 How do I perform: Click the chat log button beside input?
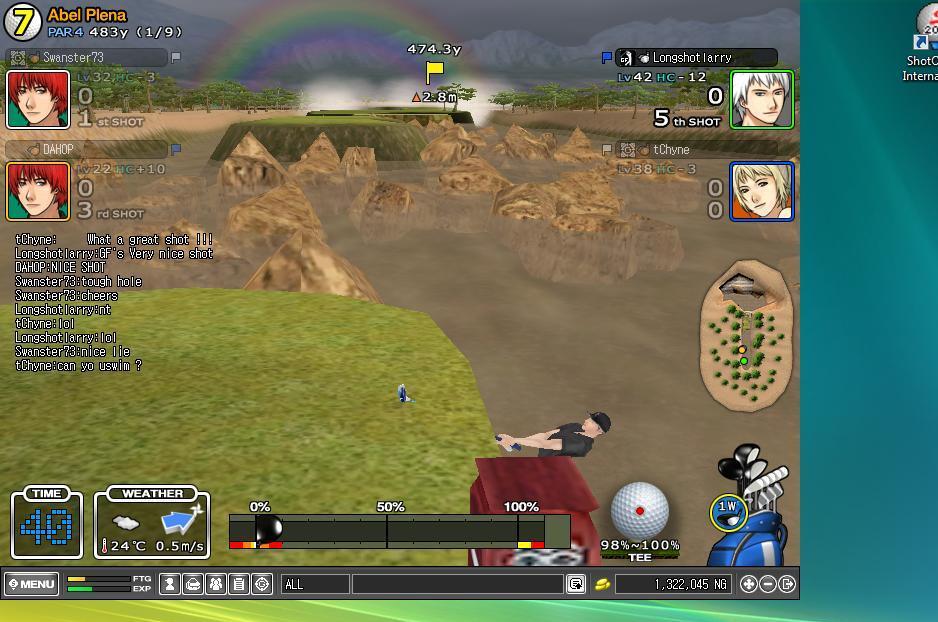pos(576,584)
